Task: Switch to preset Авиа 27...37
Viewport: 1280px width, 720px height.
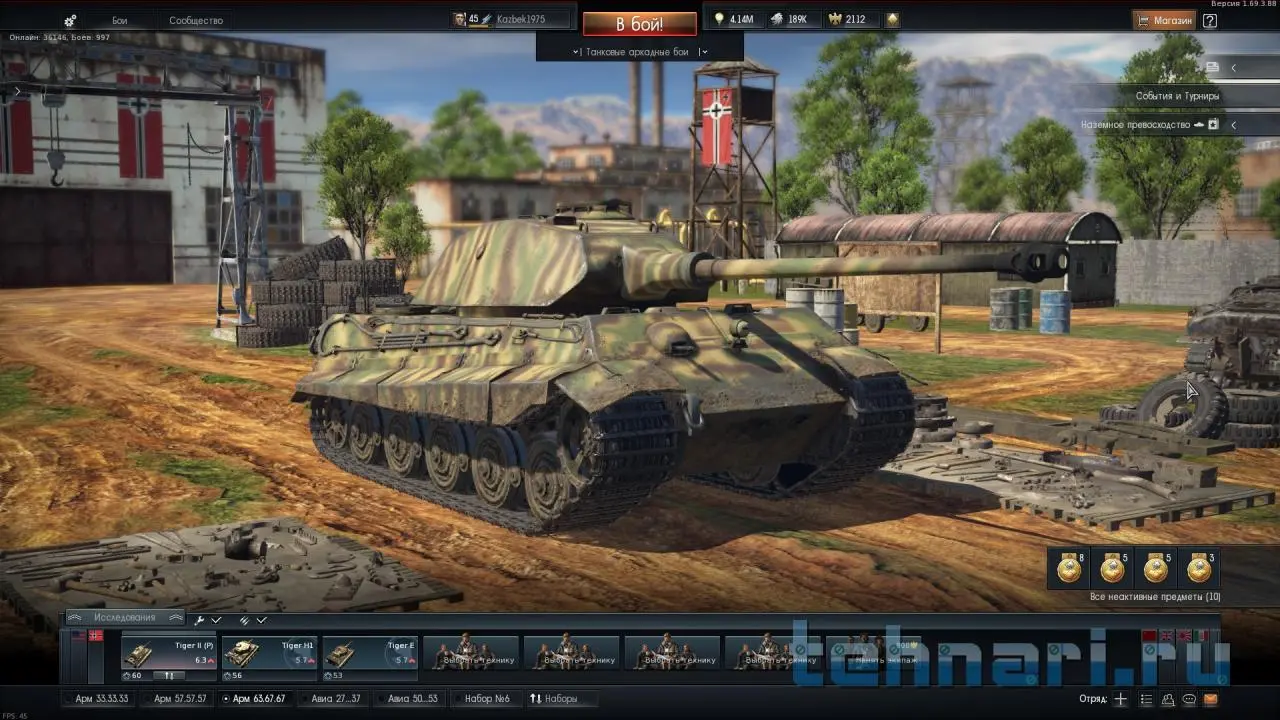Action: [x=335, y=699]
